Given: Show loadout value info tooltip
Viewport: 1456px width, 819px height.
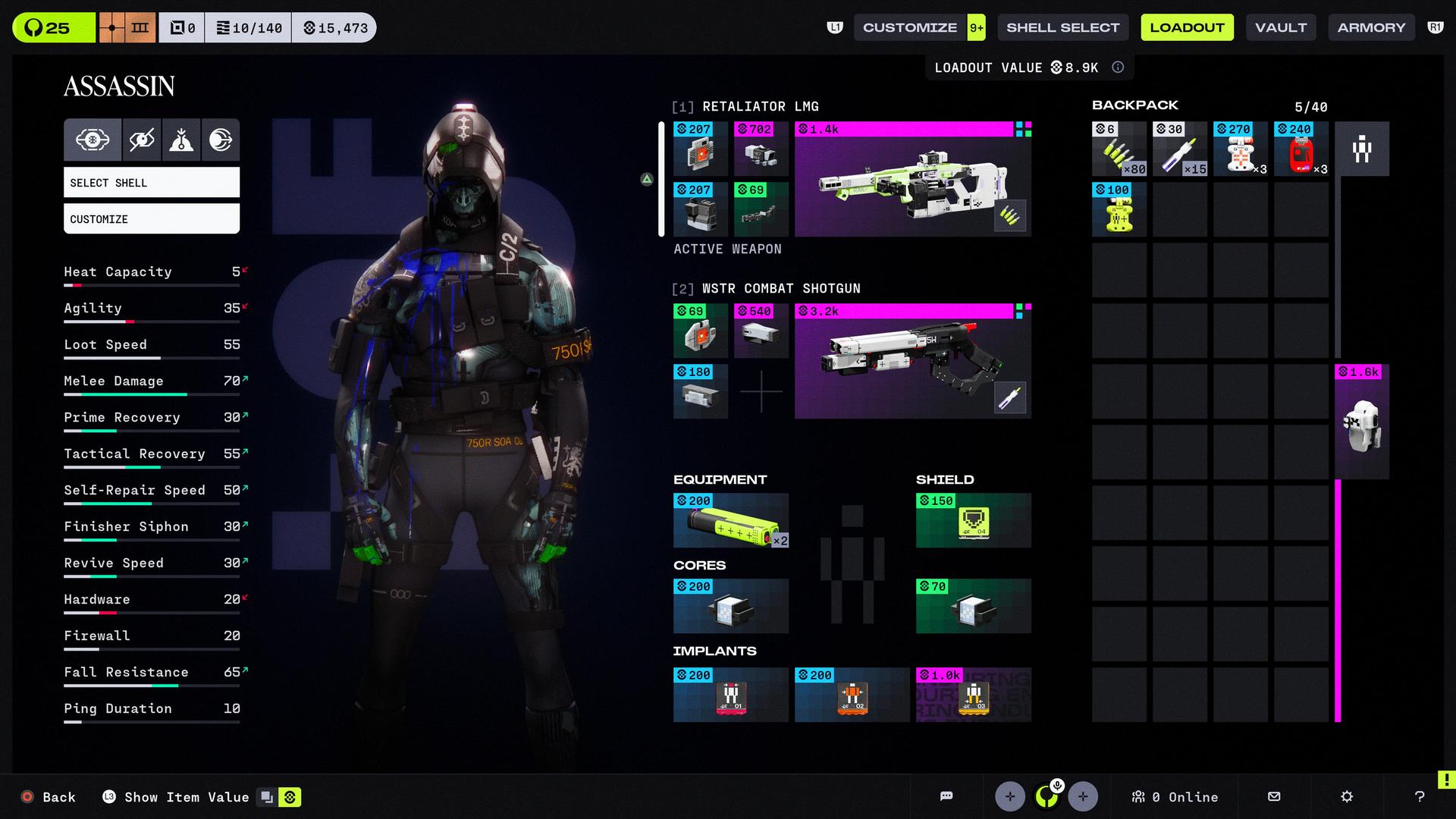Looking at the screenshot, I should pos(1118,67).
